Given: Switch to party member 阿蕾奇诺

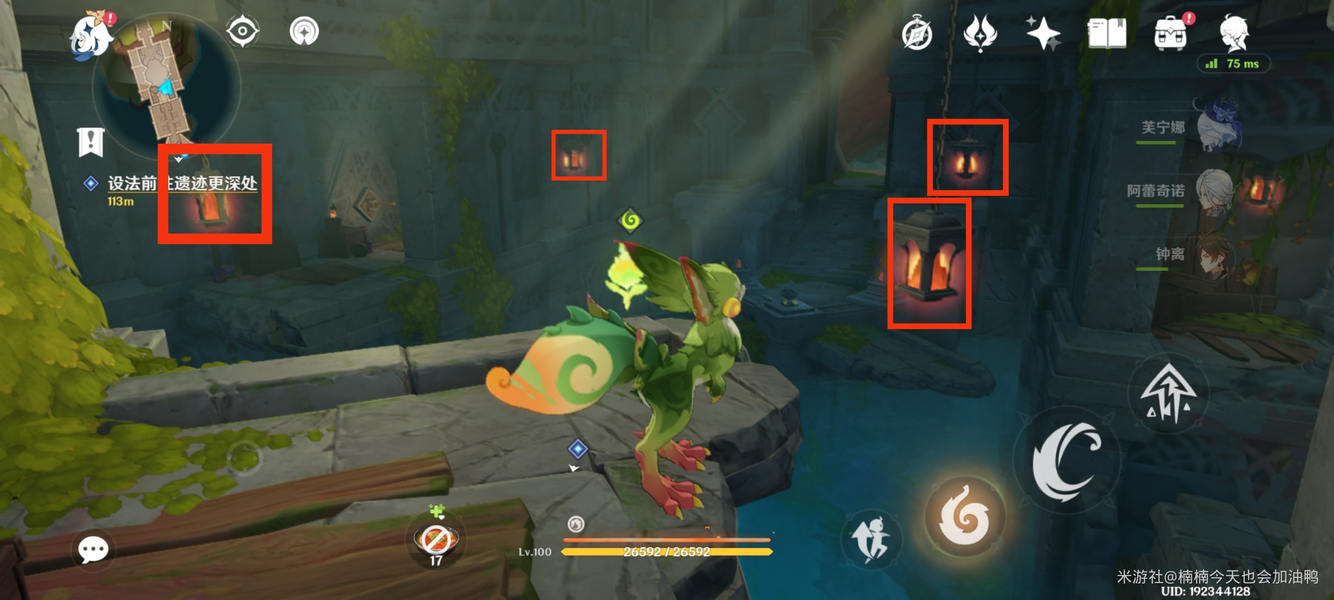Looking at the screenshot, I should tap(1216, 191).
